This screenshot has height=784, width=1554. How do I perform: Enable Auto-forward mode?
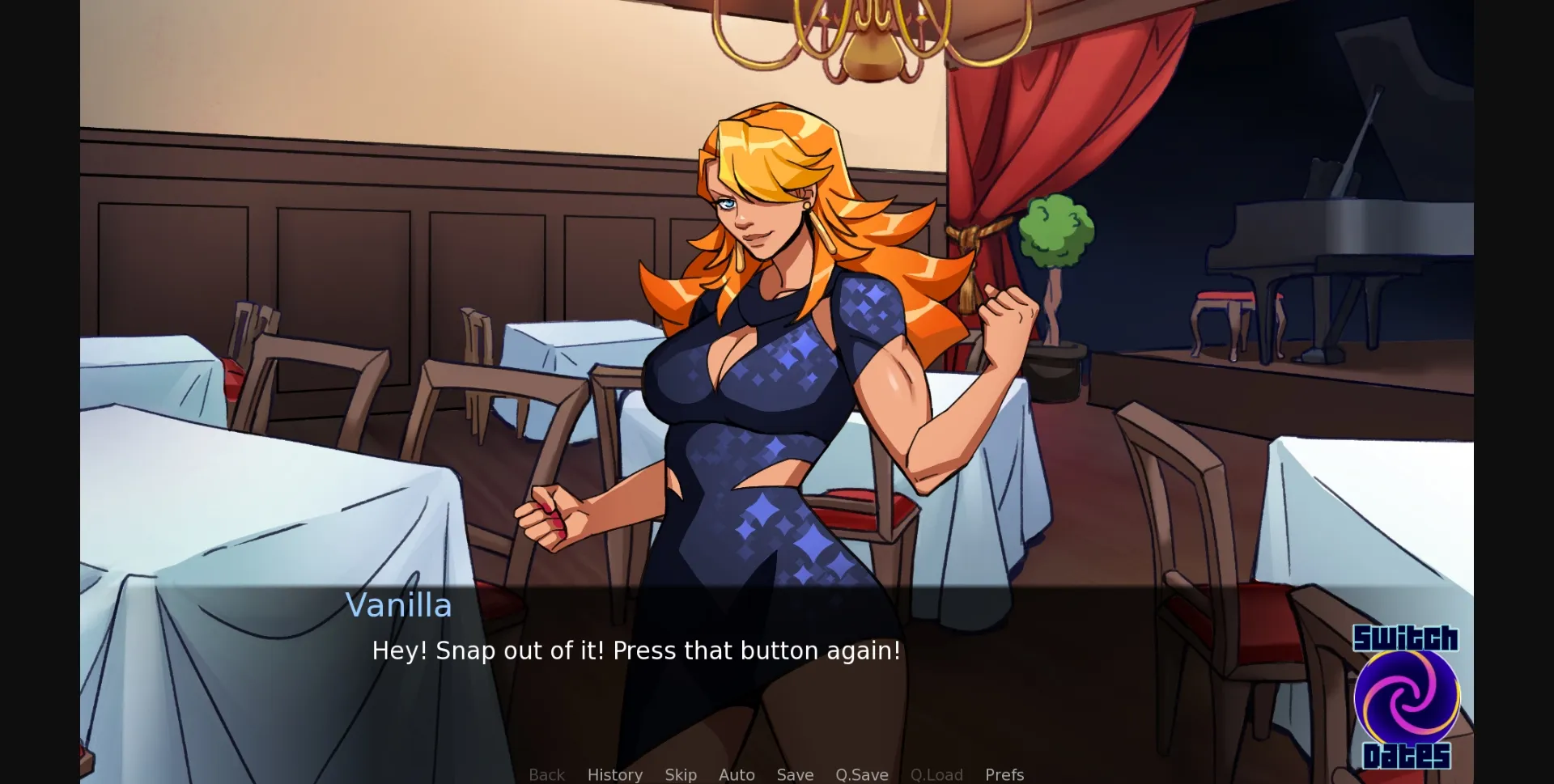(x=736, y=774)
